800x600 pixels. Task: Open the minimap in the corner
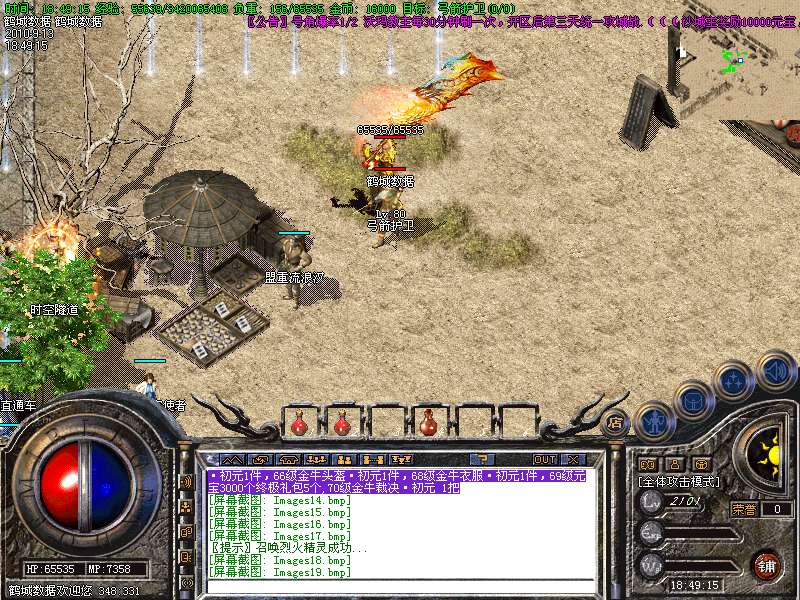click(735, 60)
